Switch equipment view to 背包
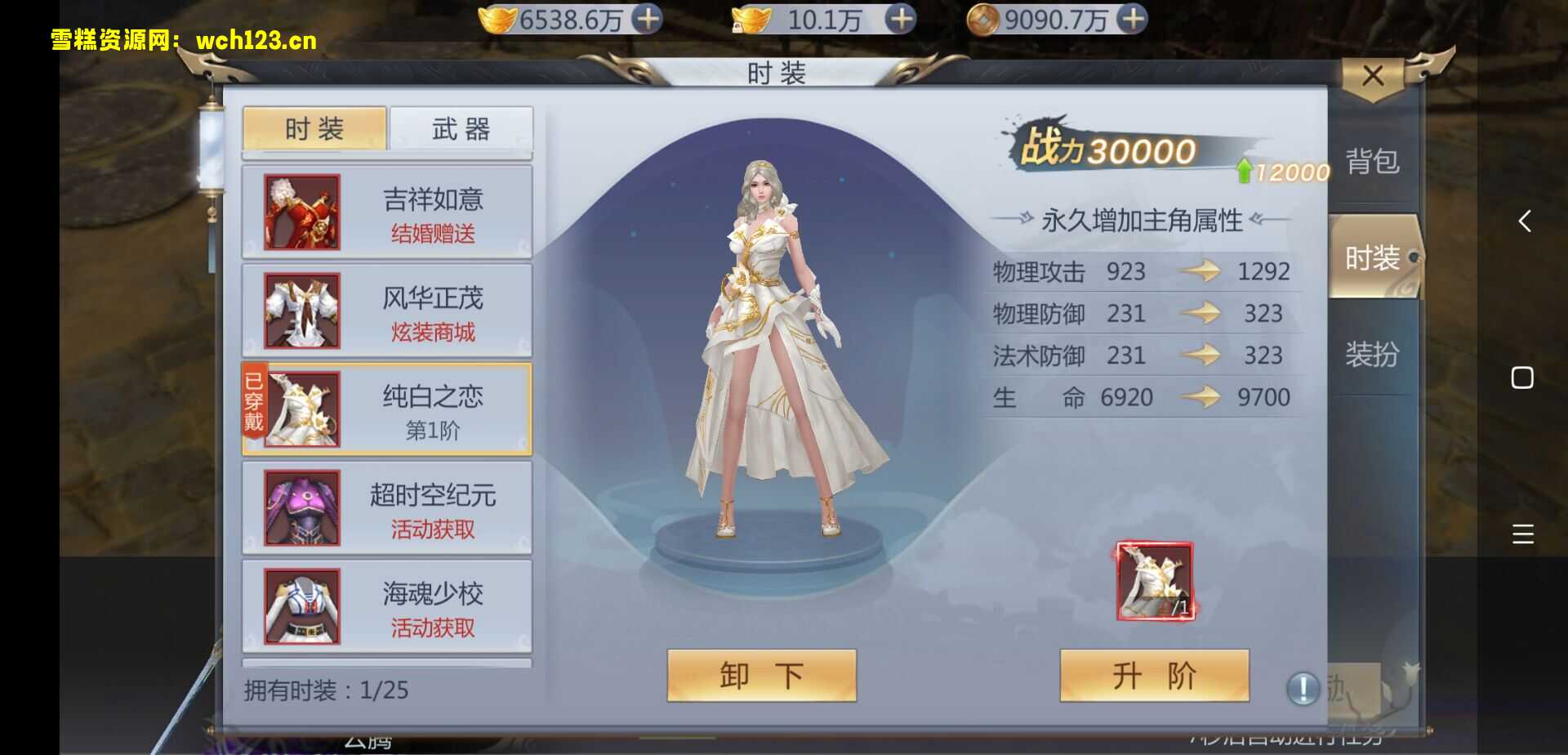Image resolution: width=1568 pixels, height=755 pixels. coord(1374,162)
